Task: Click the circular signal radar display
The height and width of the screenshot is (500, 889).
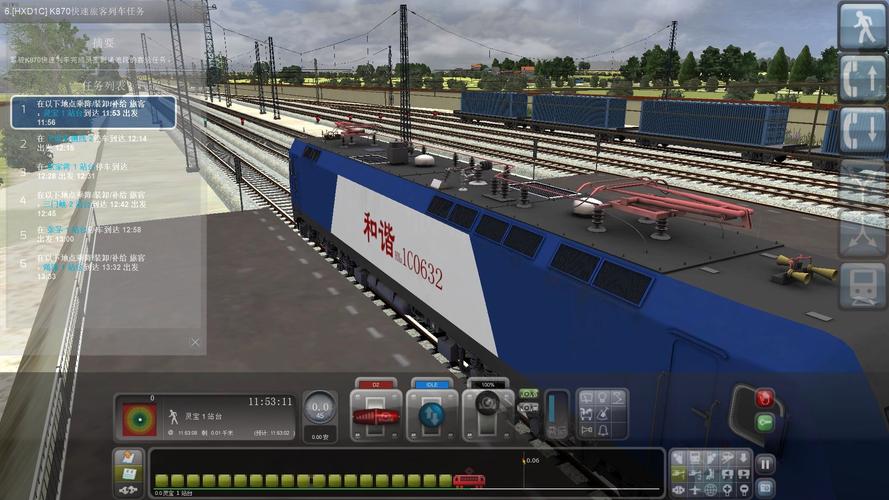Action: click(139, 420)
